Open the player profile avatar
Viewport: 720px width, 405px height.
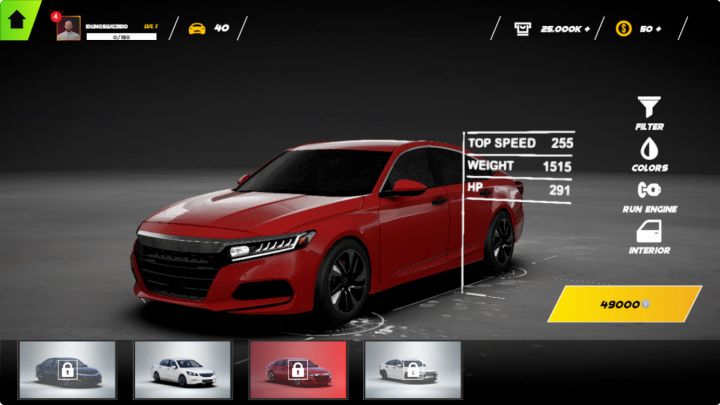click(x=68, y=28)
